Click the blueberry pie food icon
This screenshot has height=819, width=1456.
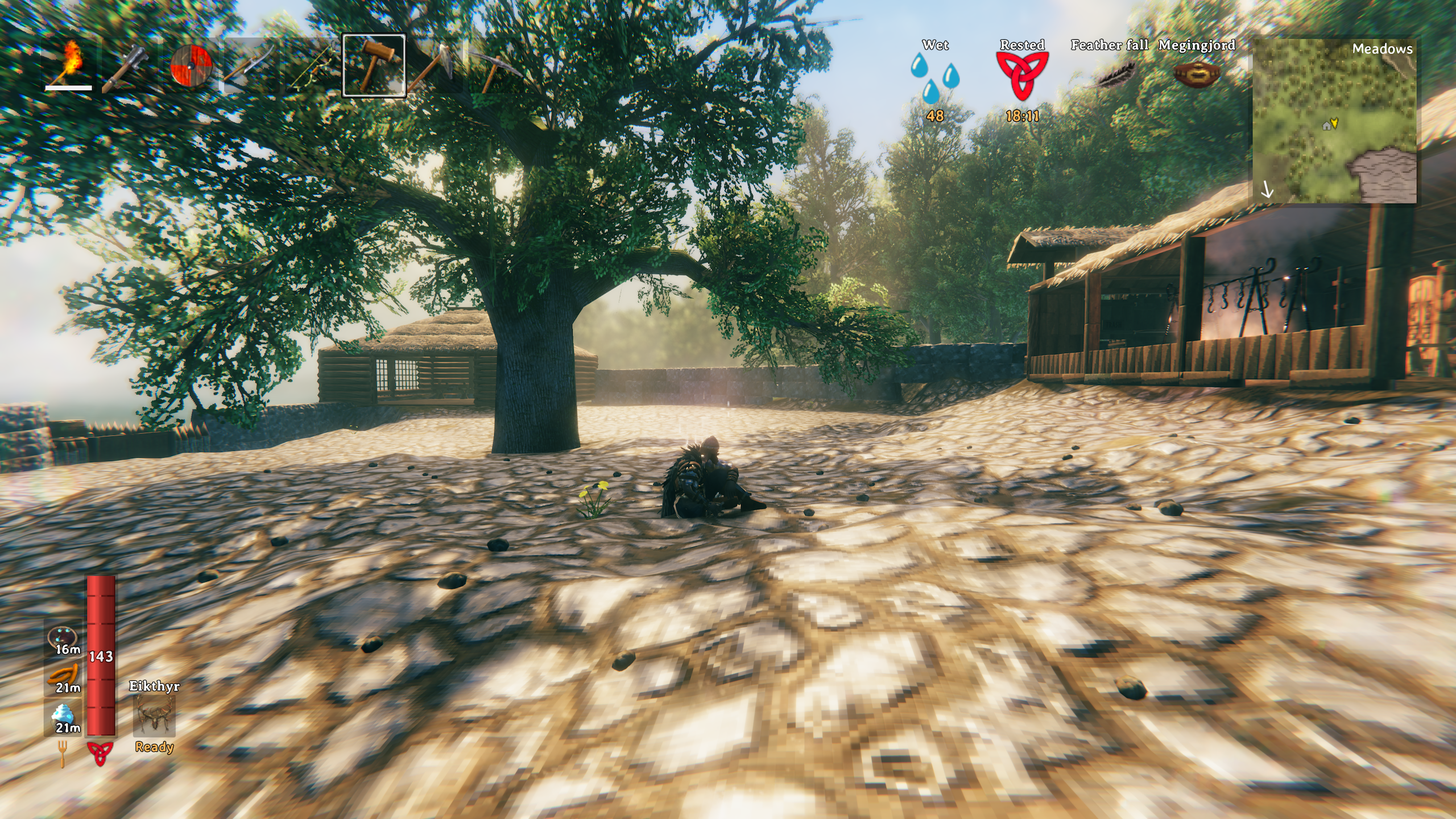pos(64,638)
